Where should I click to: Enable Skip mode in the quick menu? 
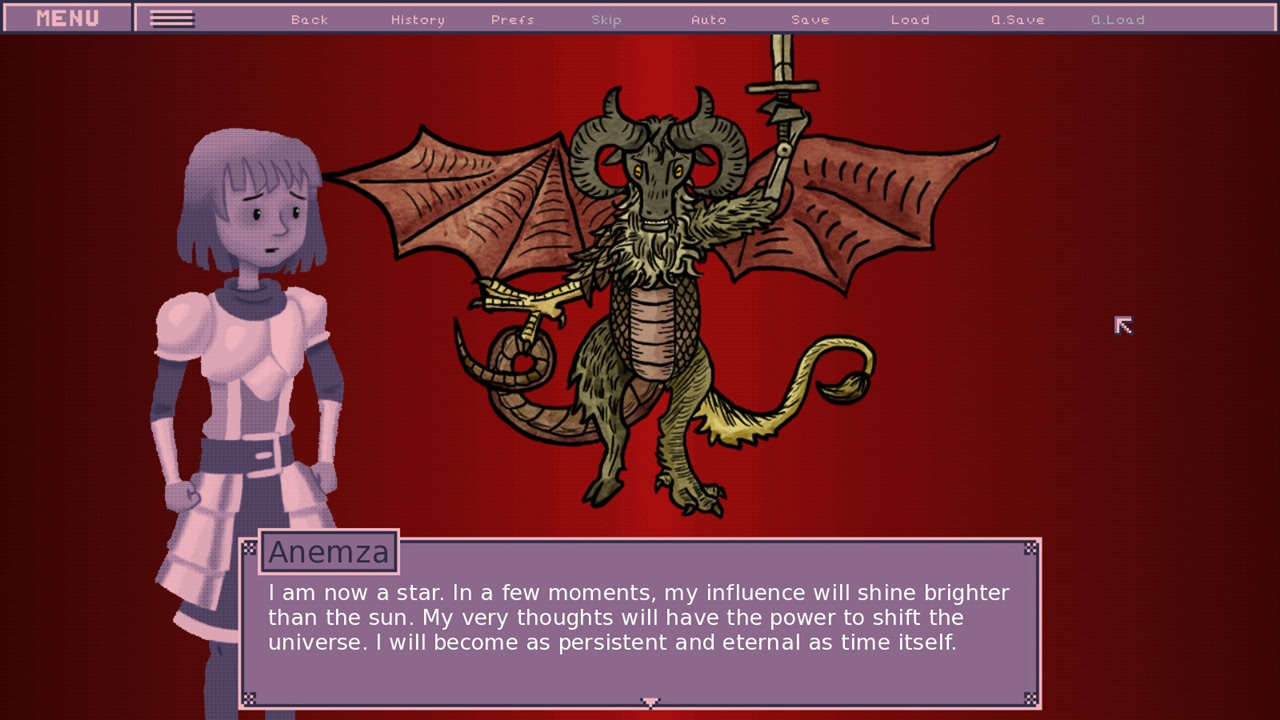click(607, 18)
